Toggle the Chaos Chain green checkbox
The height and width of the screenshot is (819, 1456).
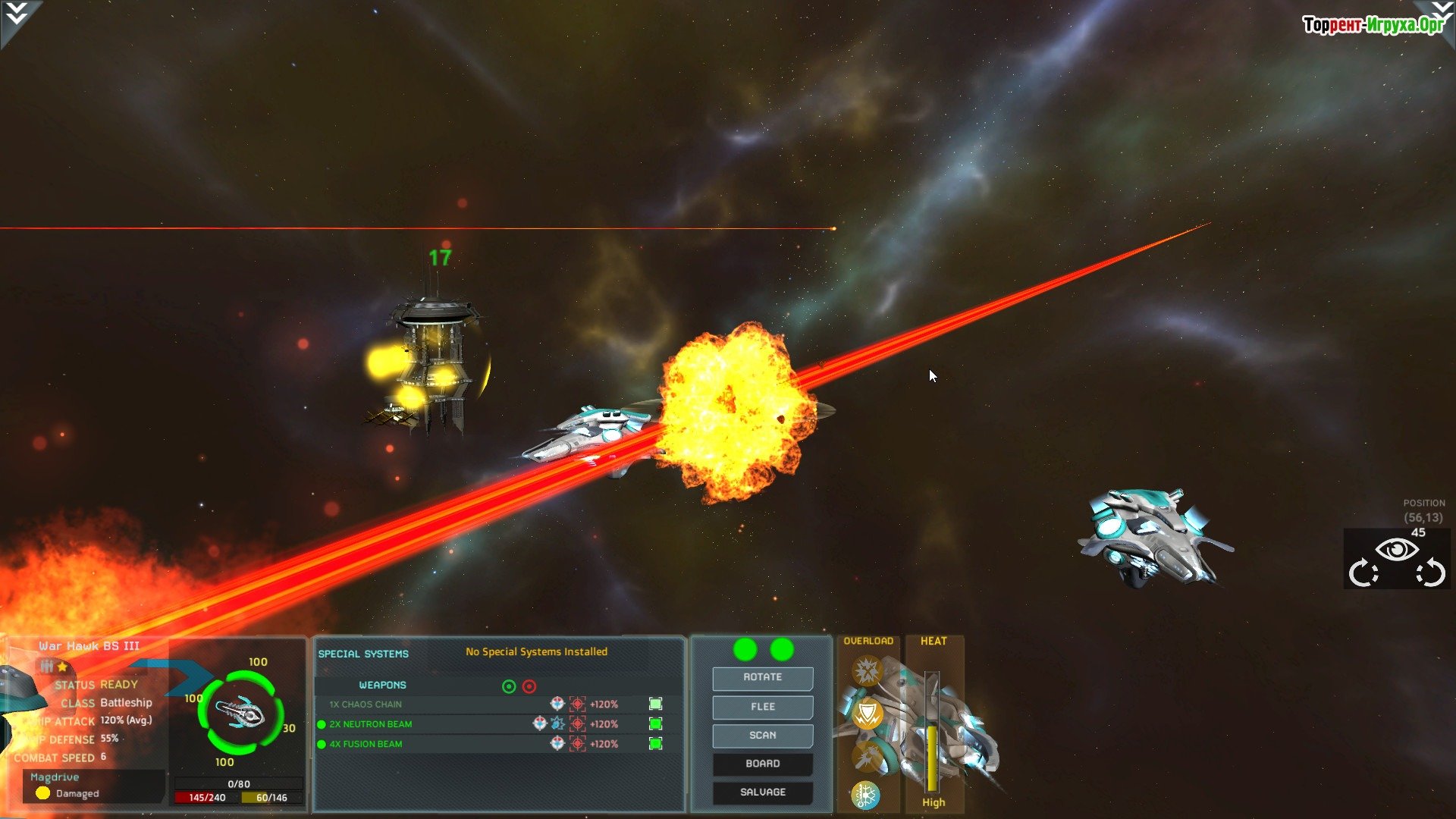(656, 704)
